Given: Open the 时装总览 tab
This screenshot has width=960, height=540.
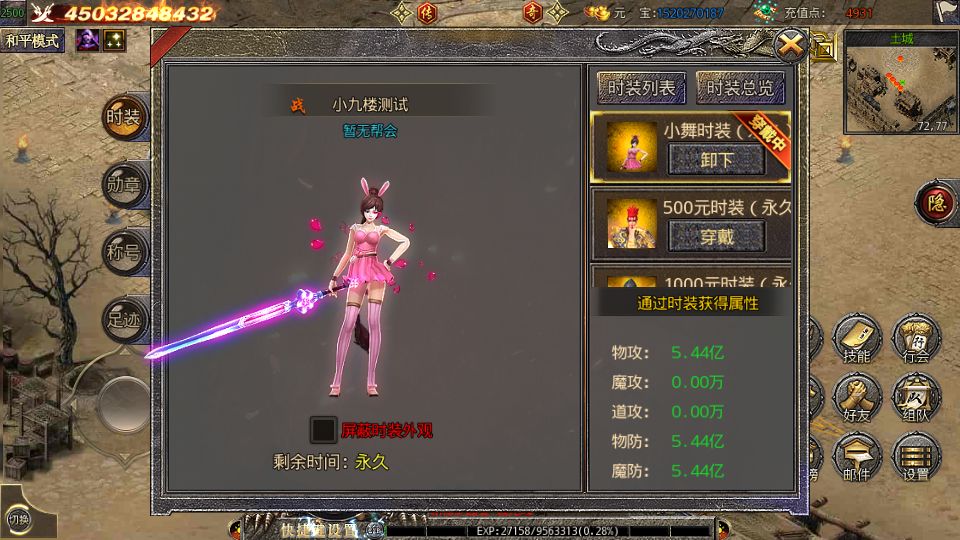Looking at the screenshot, I should point(739,88).
